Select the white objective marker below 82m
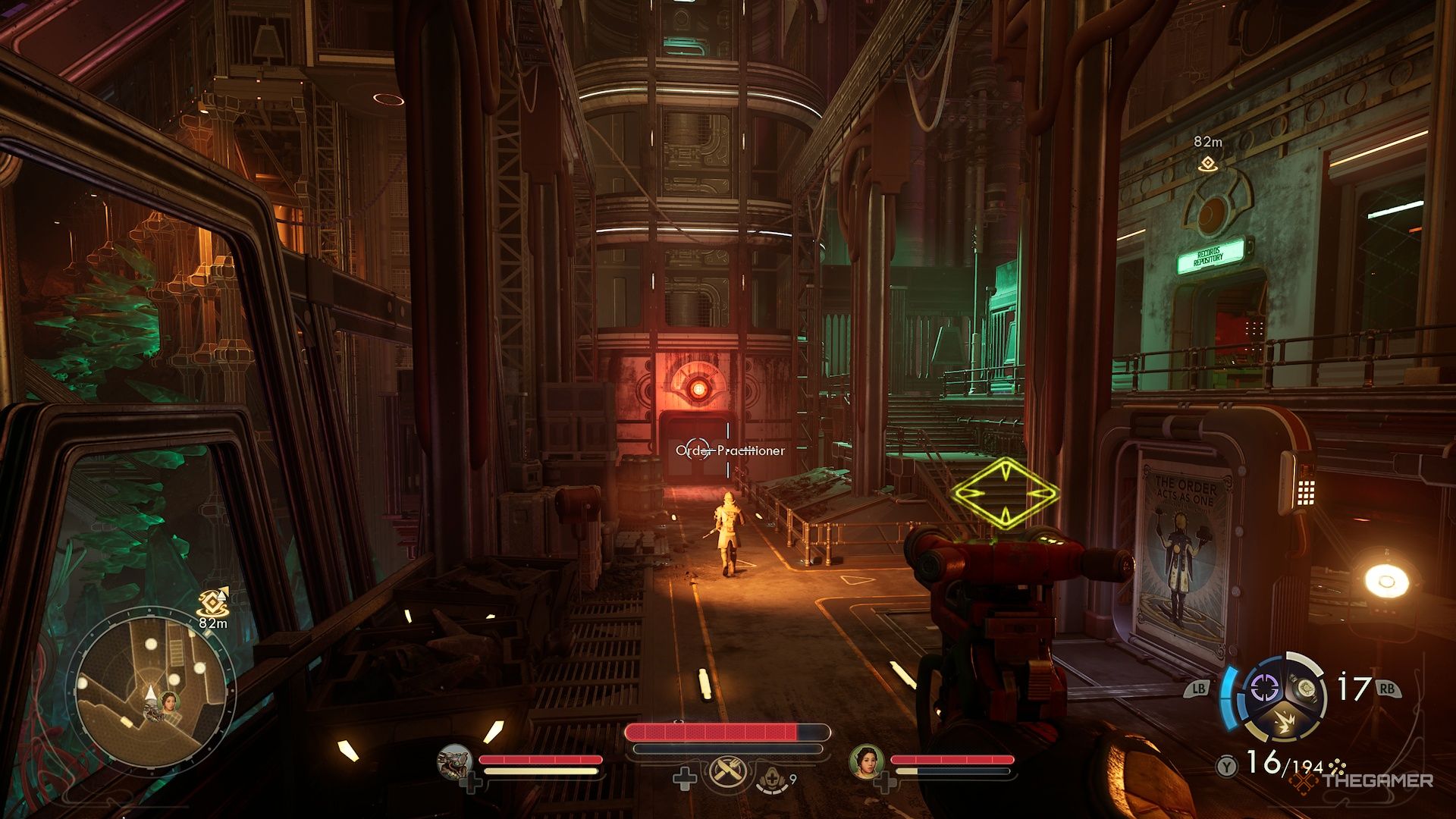The image size is (1456, 819). click(x=1207, y=163)
